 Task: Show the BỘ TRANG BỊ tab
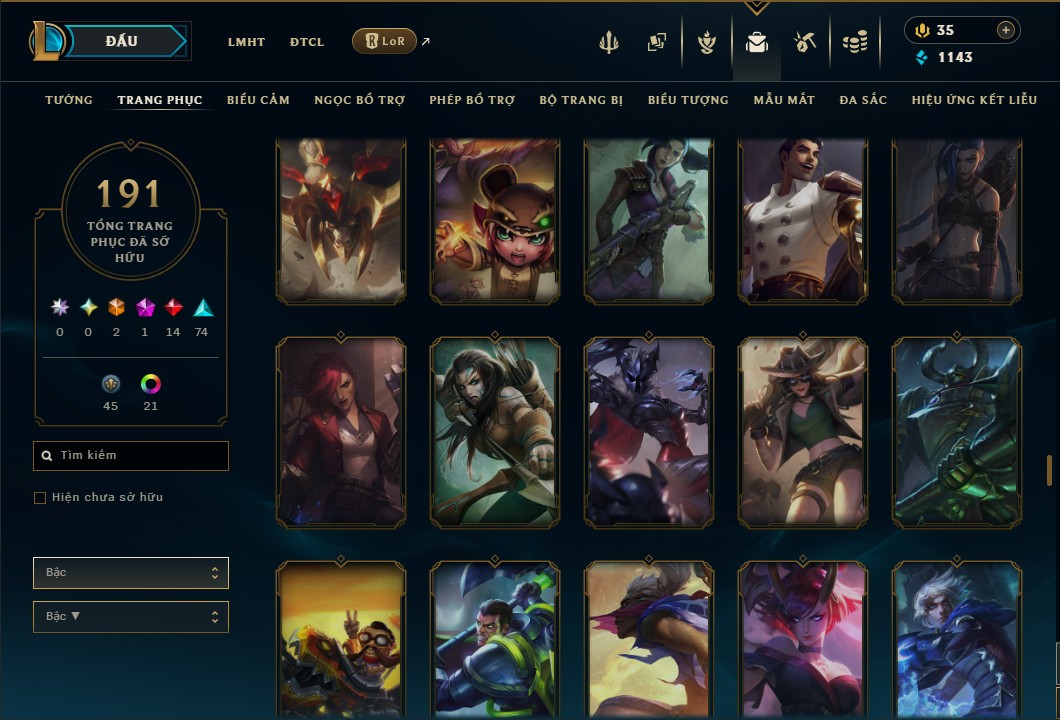581,100
